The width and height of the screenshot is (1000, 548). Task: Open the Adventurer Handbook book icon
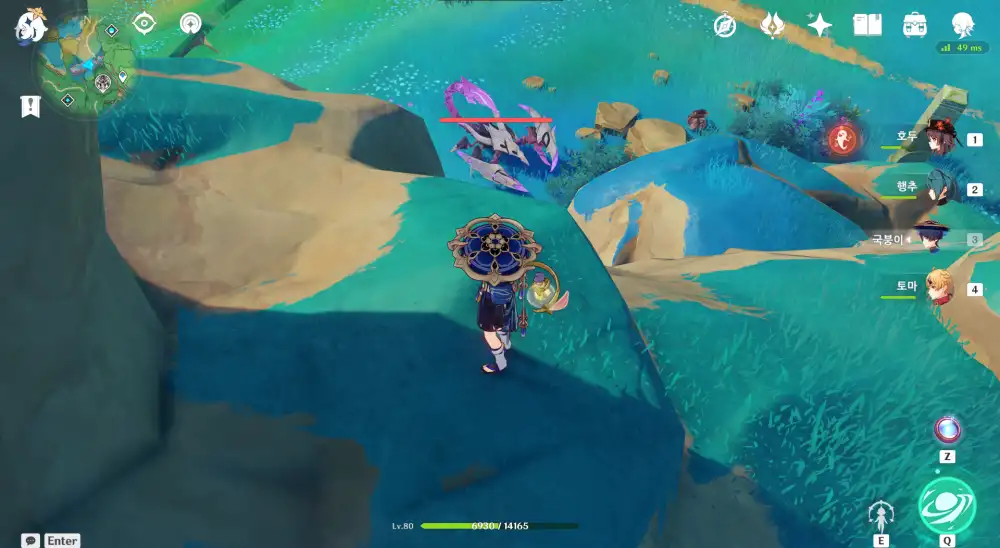click(867, 25)
